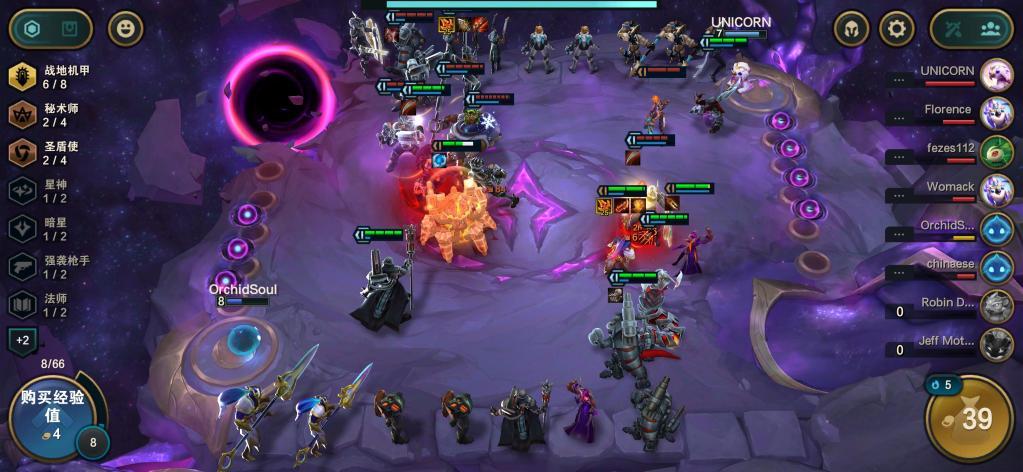The height and width of the screenshot is (472, 1023).
Task: Open the settings gear menu
Action: pyautogui.click(x=896, y=29)
